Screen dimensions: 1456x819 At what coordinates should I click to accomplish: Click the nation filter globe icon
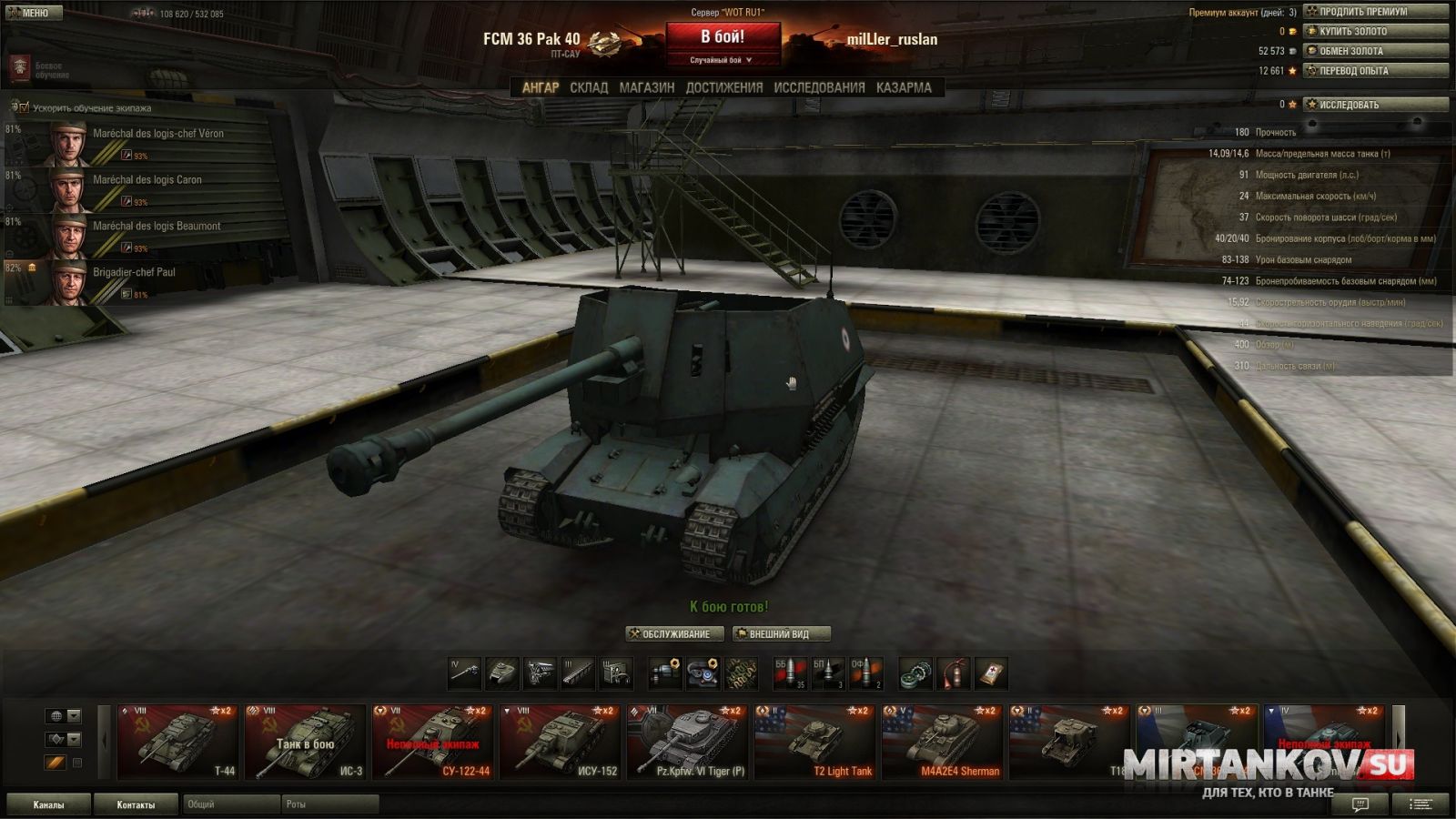point(56,715)
